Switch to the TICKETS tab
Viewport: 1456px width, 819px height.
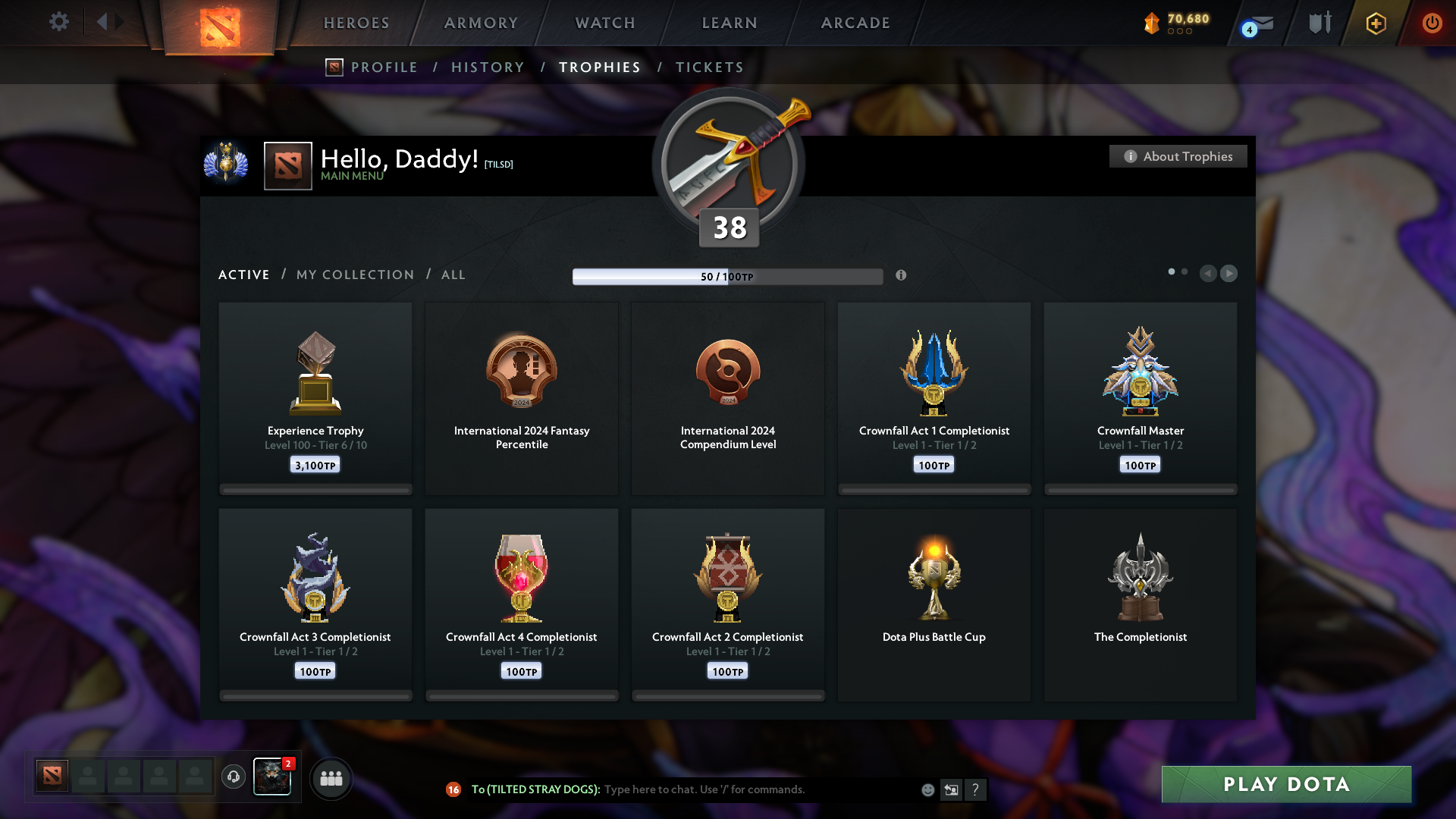(x=709, y=67)
